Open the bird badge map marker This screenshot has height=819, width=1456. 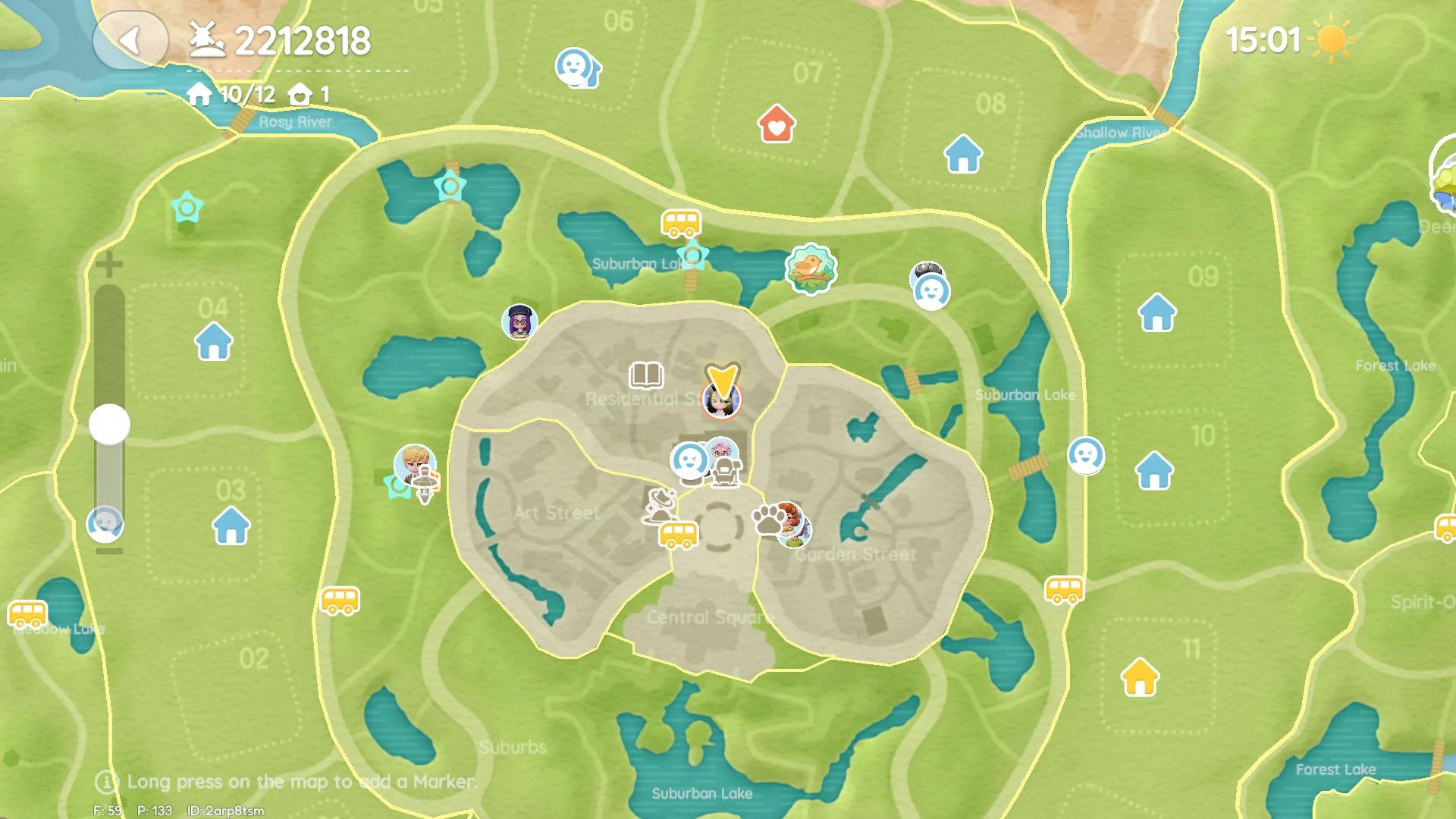811,268
